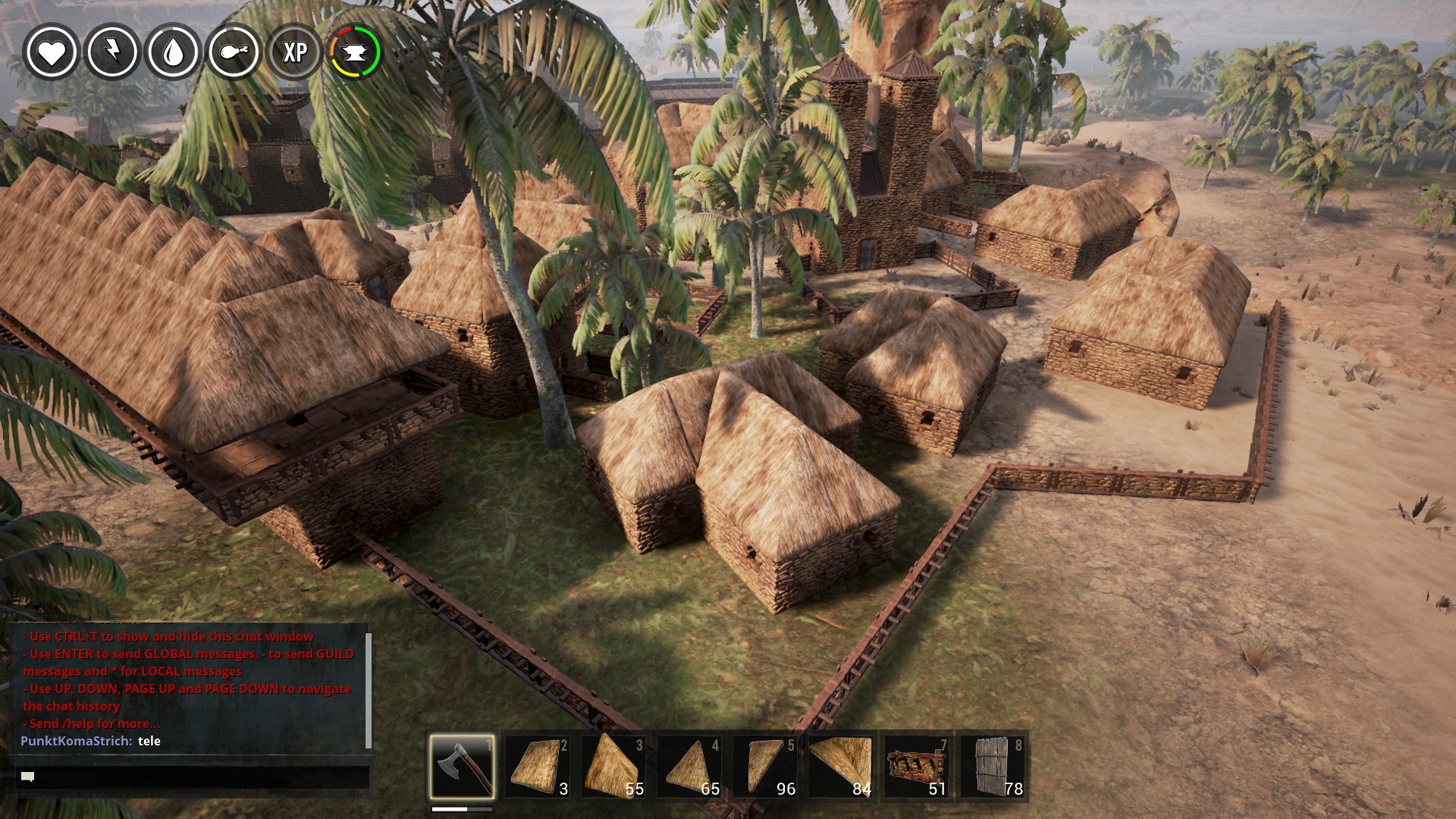
Task: Click the lightning bolt stamina icon
Action: pos(113,52)
